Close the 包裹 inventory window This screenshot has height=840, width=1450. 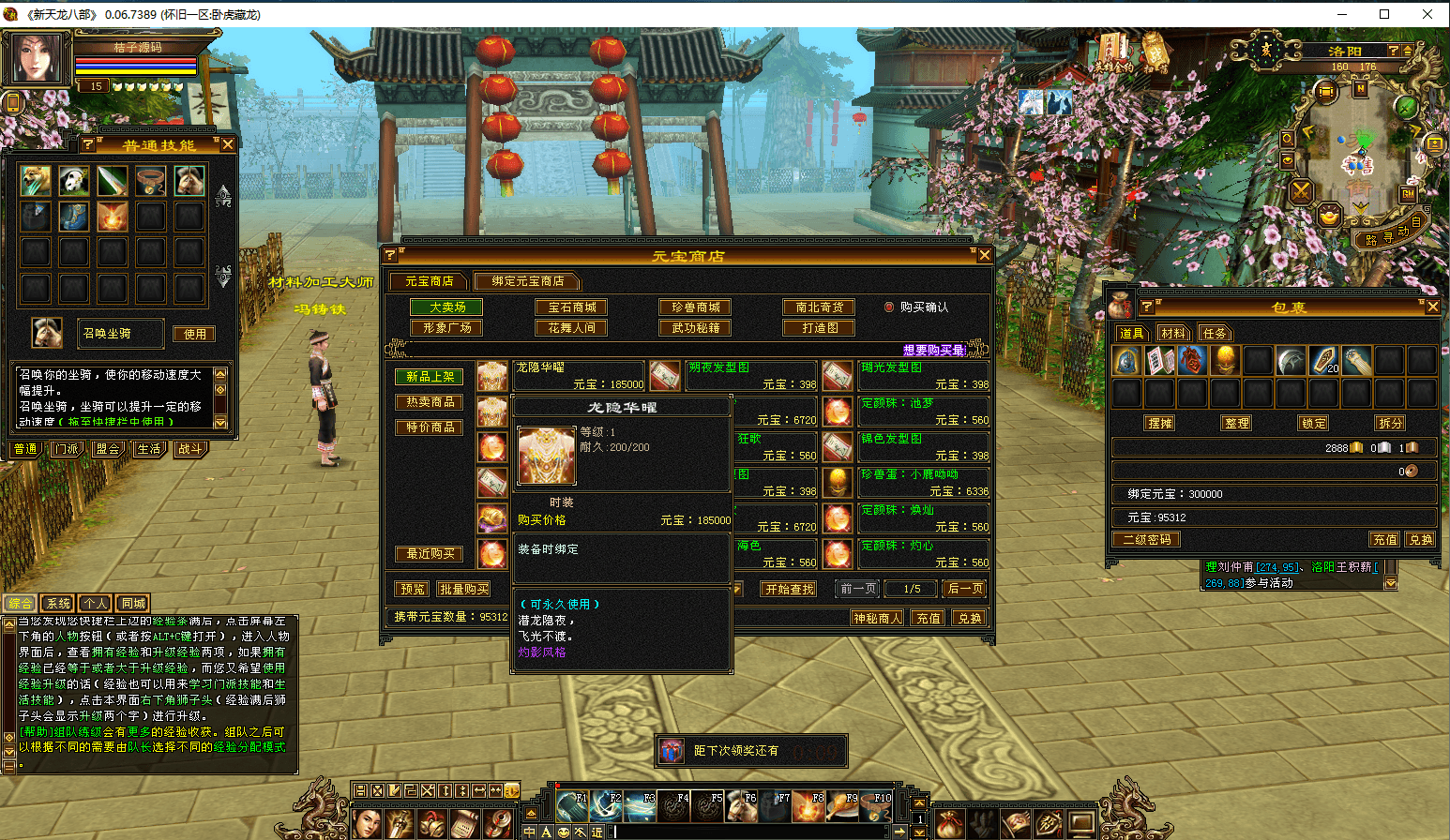click(x=1432, y=307)
